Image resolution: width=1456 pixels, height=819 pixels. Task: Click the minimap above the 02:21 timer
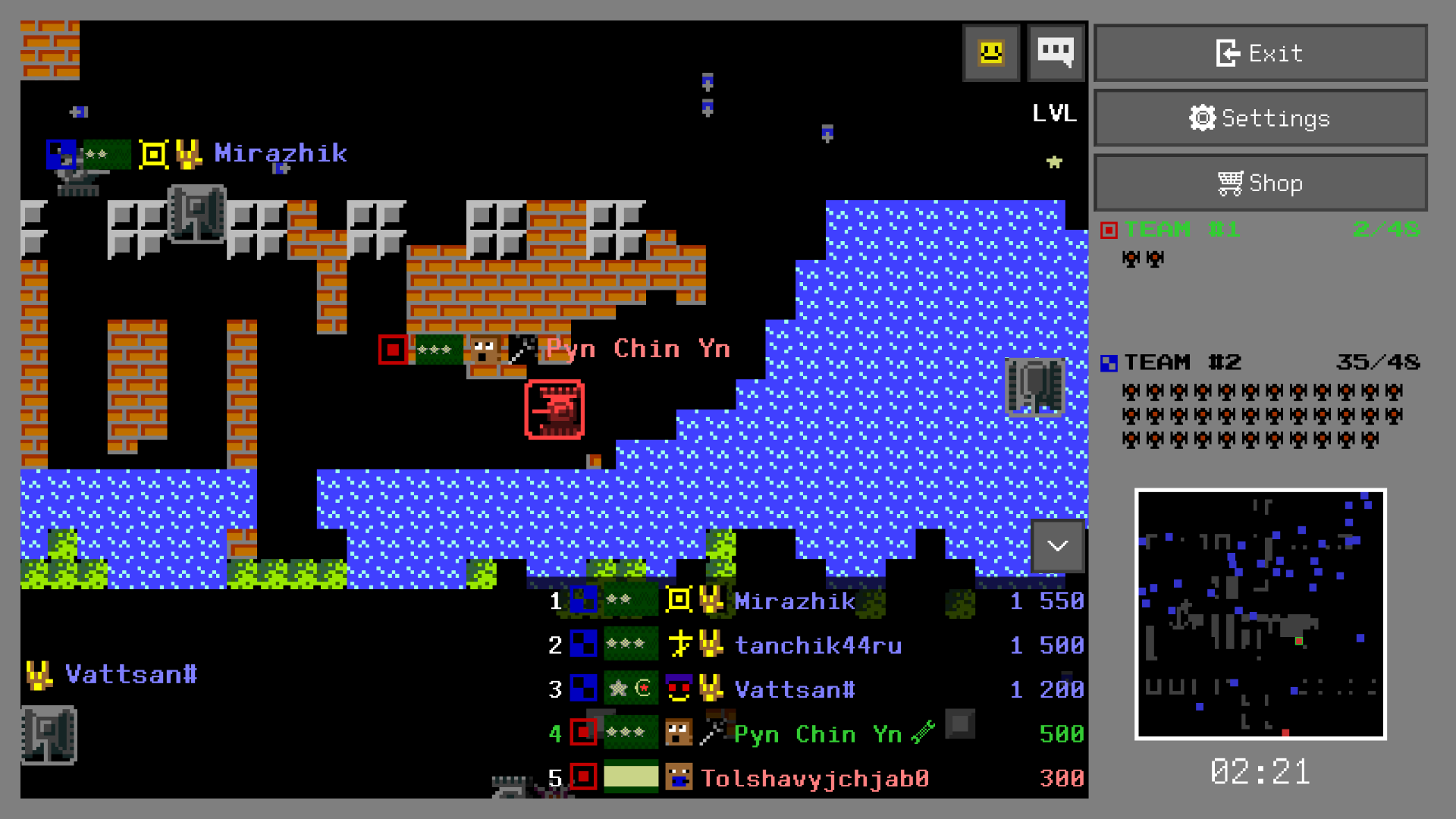click(x=1261, y=616)
